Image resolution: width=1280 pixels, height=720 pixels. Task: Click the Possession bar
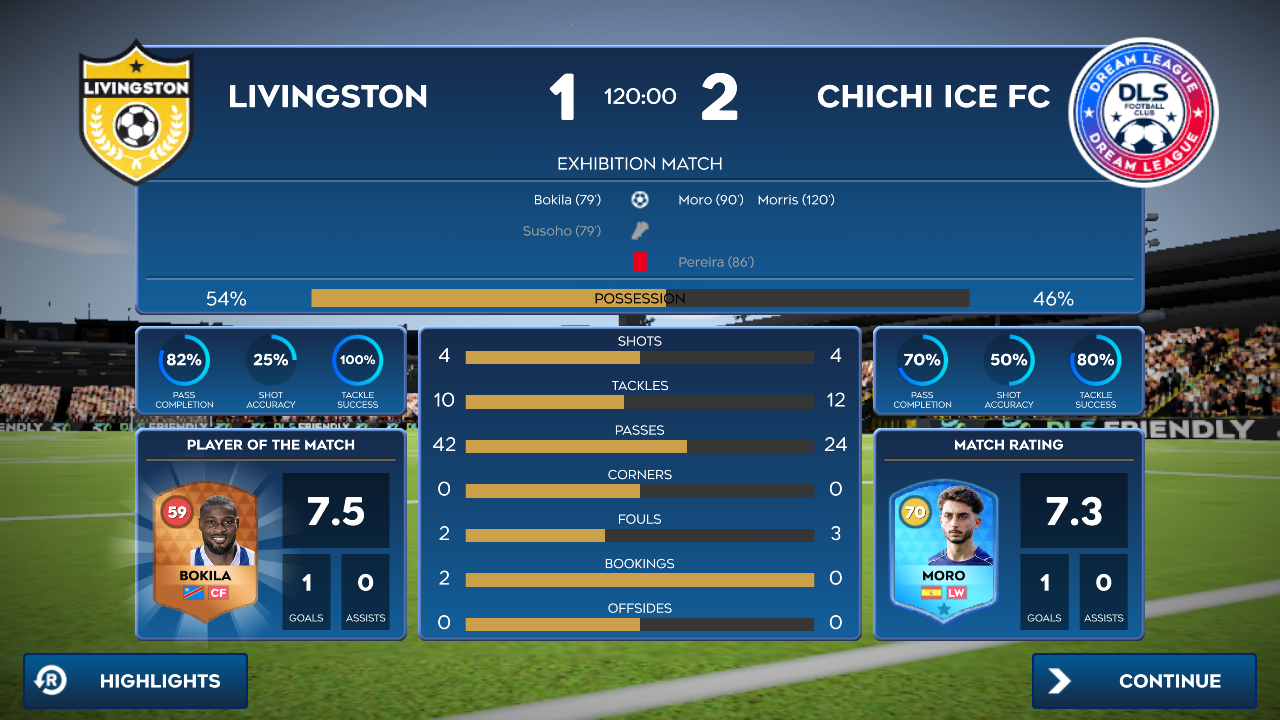point(640,297)
